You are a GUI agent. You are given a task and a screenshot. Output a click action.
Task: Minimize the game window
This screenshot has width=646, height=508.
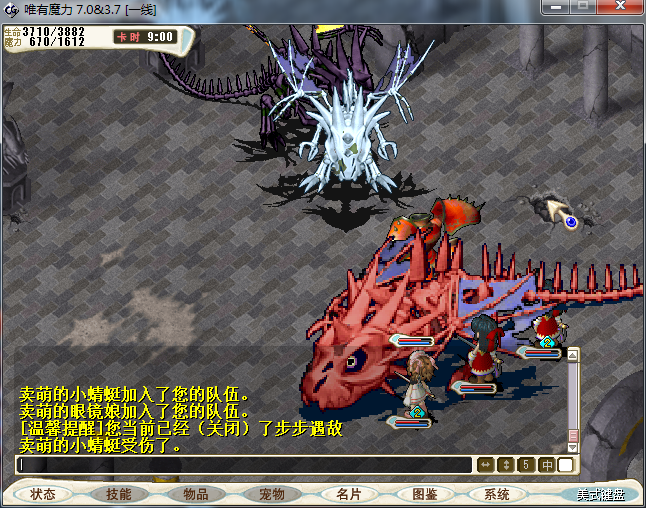click(554, 6)
